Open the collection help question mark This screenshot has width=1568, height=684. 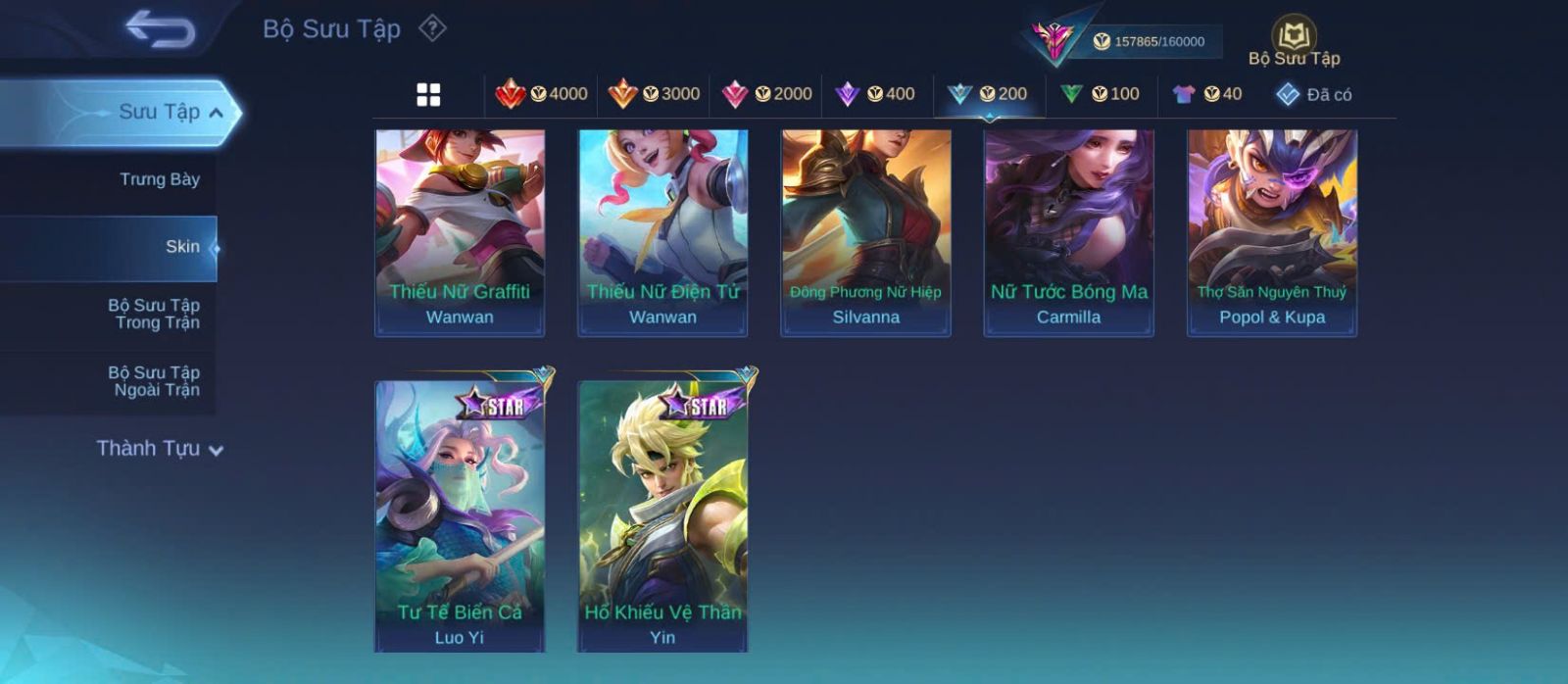pyautogui.click(x=432, y=28)
